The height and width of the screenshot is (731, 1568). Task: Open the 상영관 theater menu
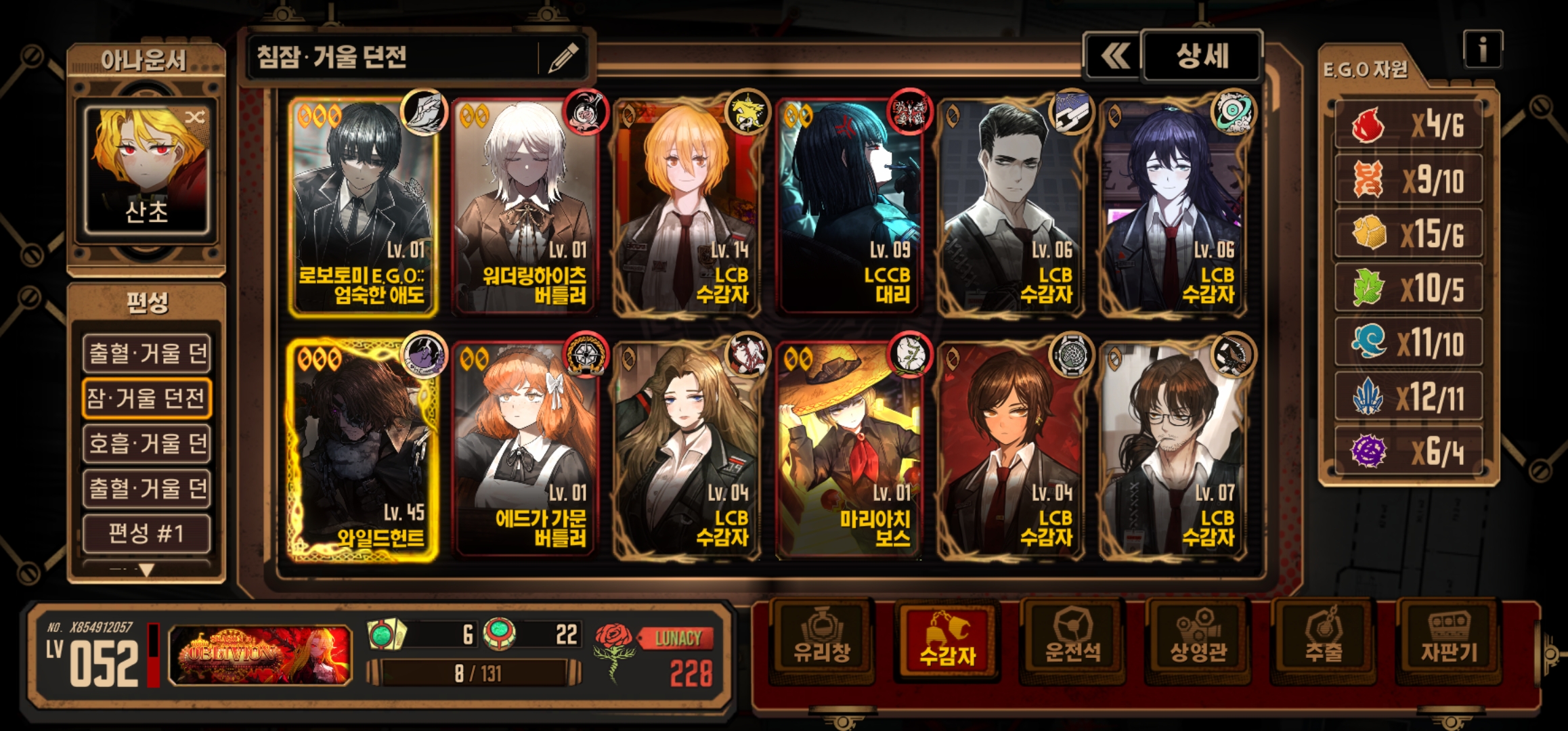pos(1198,638)
